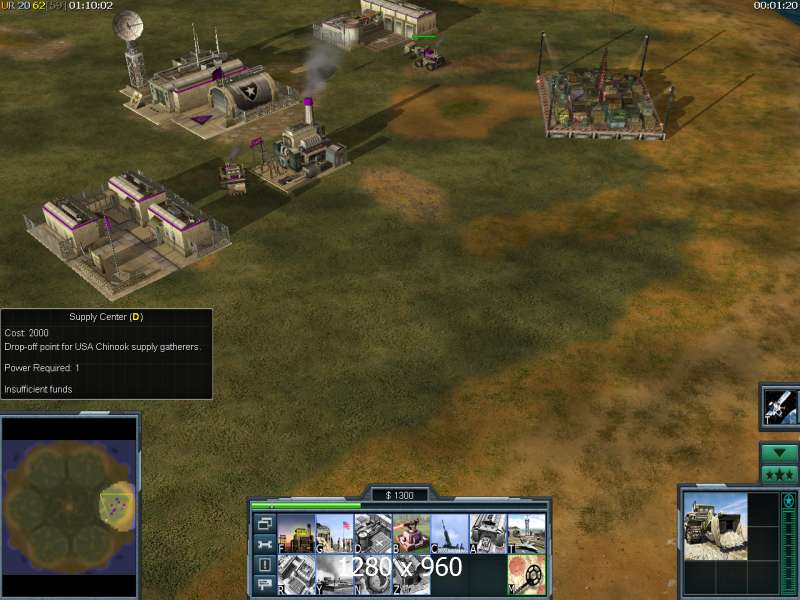The image size is (800, 600).
Task: Pick the greyed-out building icon marked R
Action: coord(296,574)
